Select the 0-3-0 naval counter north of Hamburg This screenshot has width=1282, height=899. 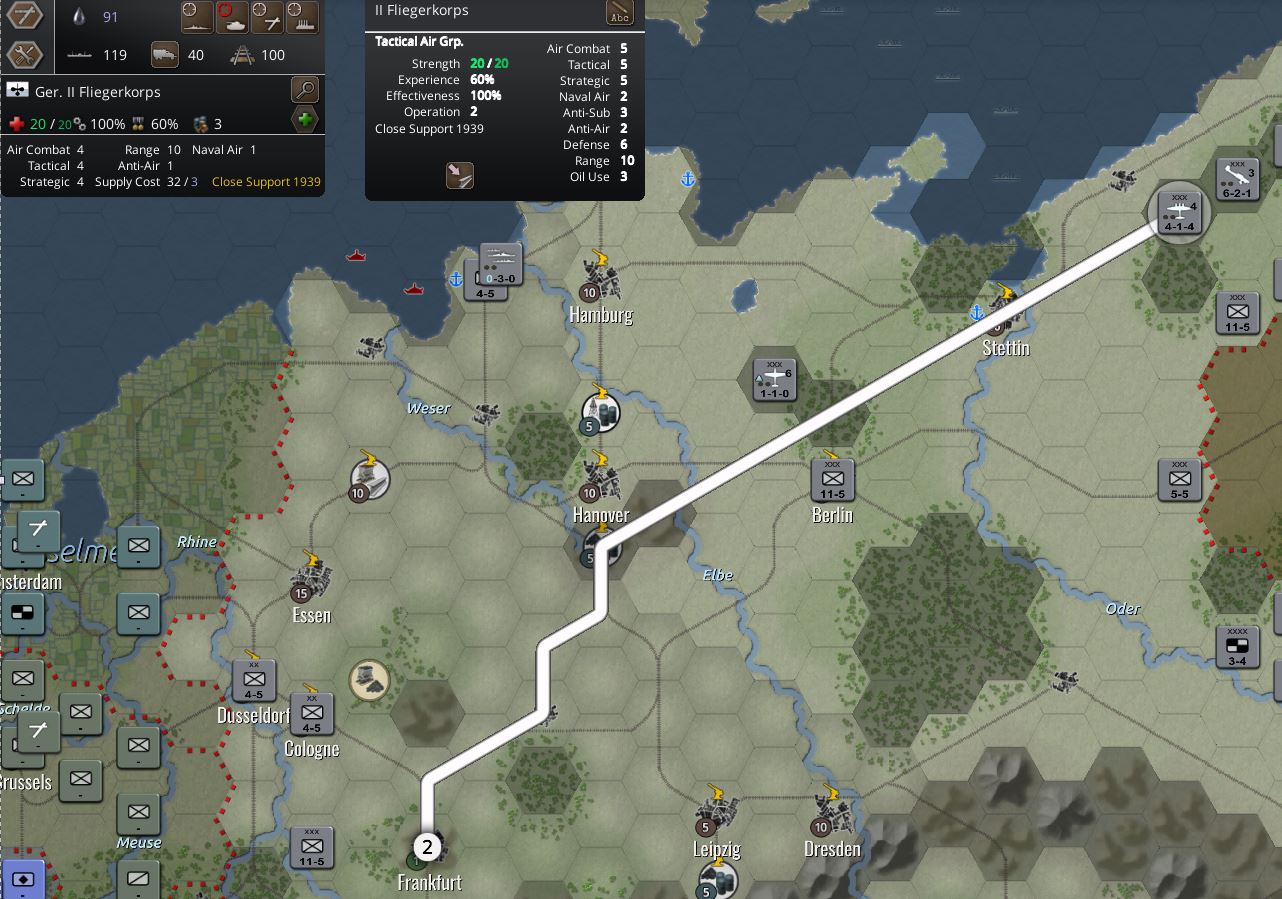coord(499,264)
